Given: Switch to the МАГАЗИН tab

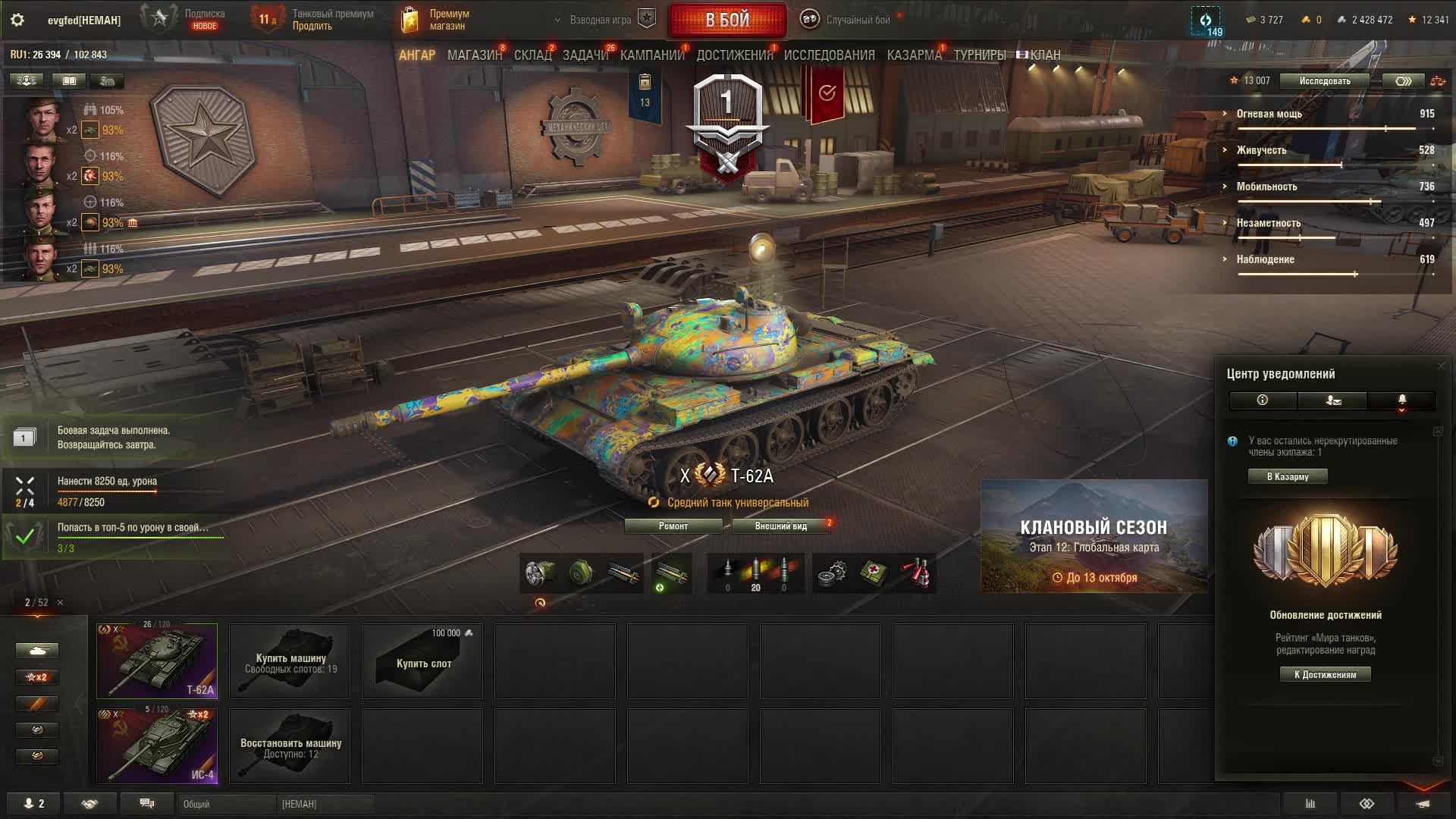Looking at the screenshot, I should 474,55.
